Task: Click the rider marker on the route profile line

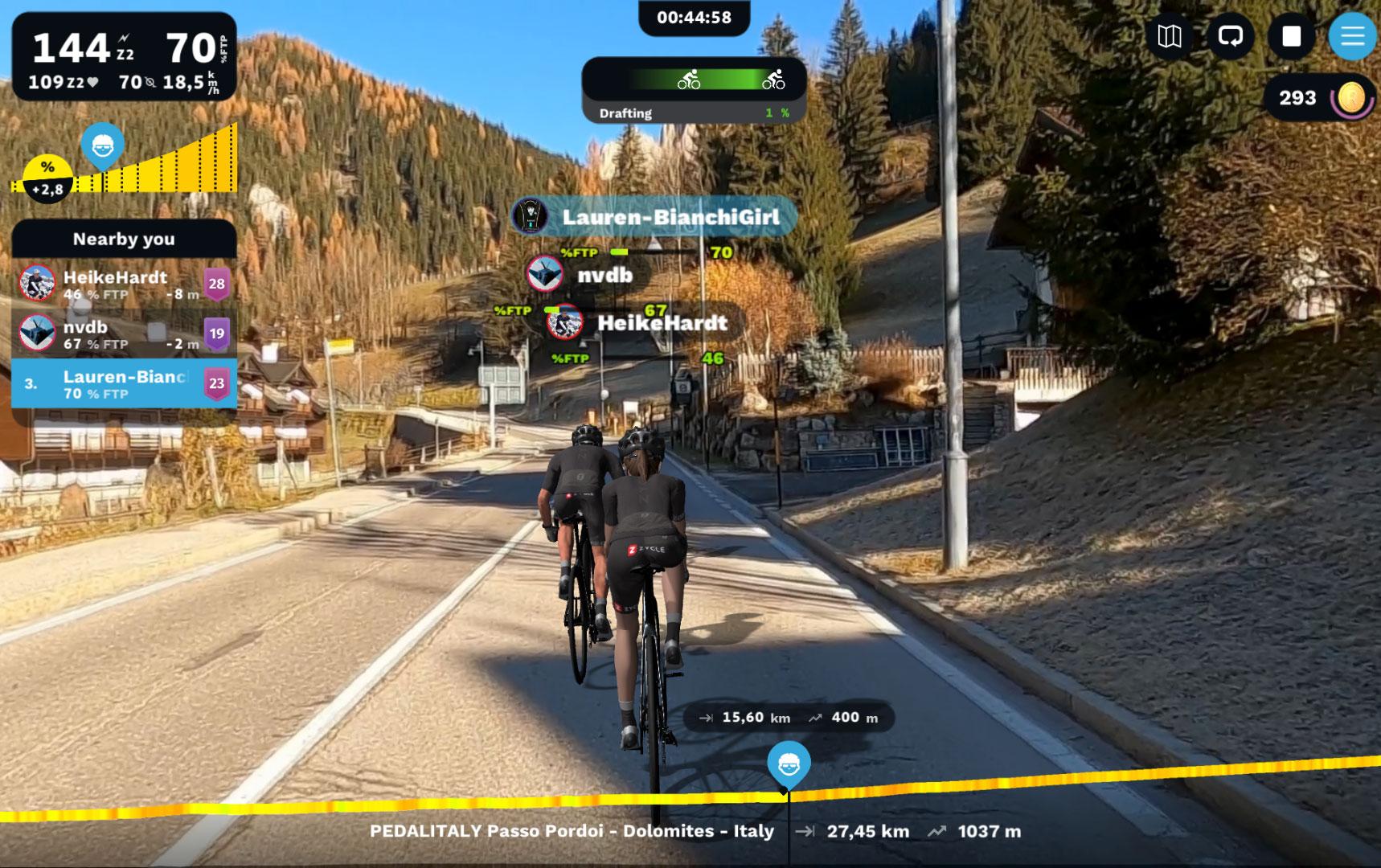Action: tap(788, 764)
